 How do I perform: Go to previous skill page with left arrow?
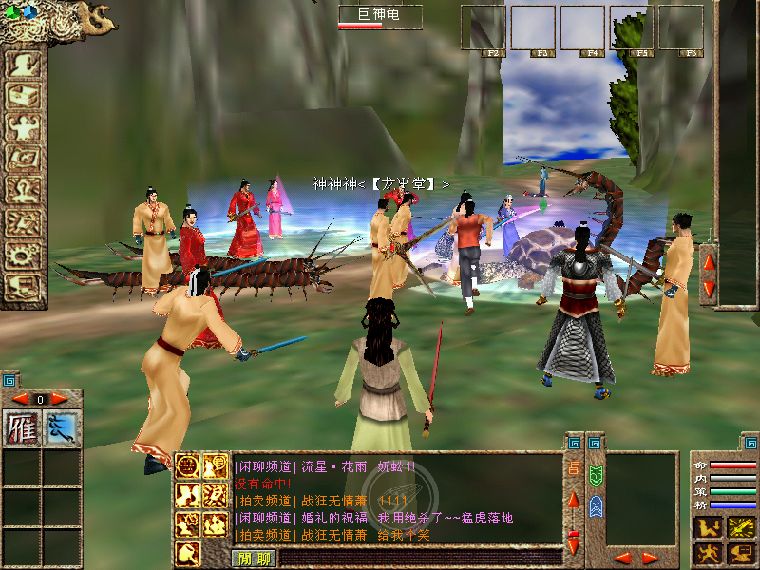19,399
